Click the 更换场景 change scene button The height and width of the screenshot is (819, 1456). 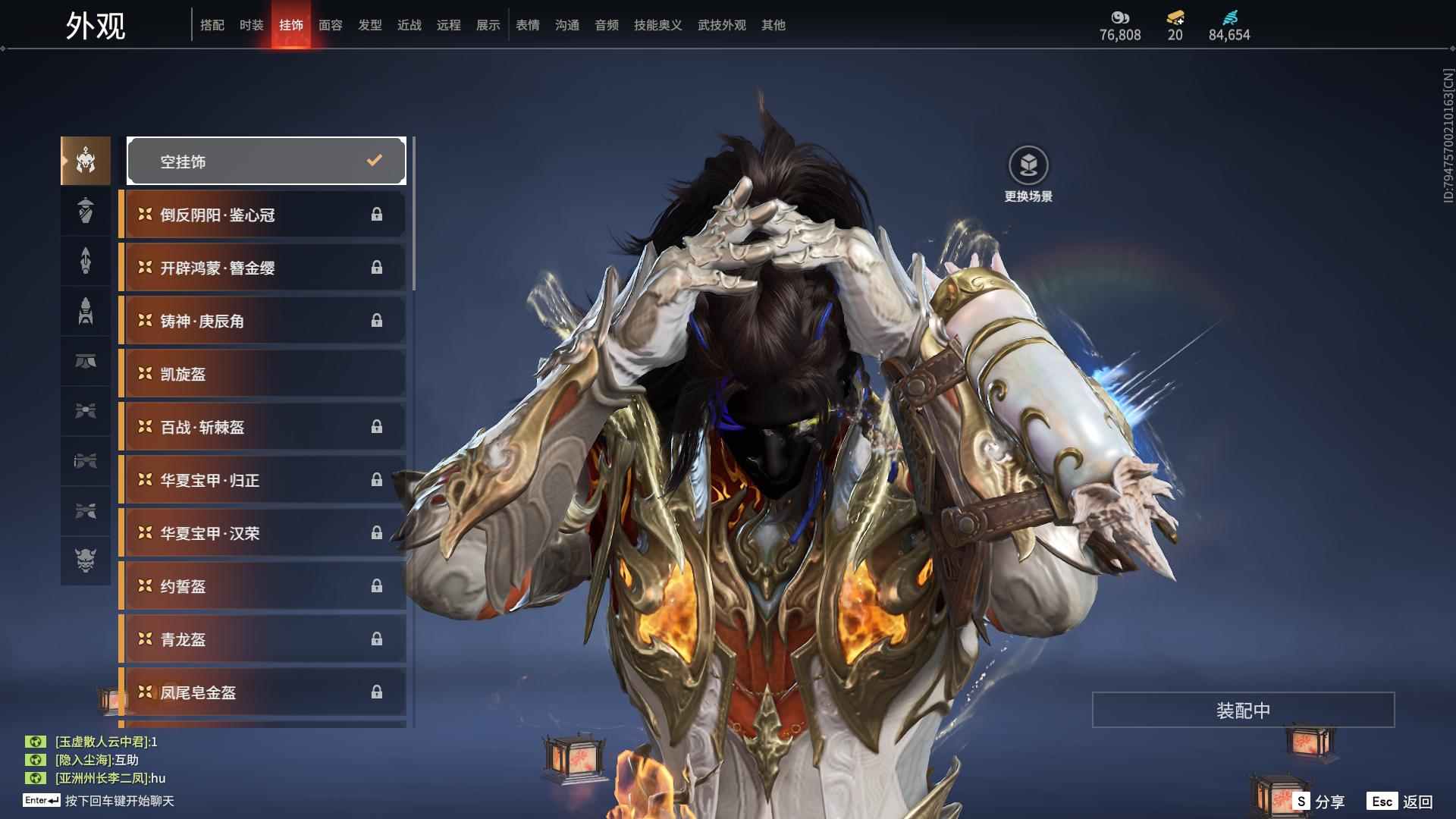(1028, 174)
